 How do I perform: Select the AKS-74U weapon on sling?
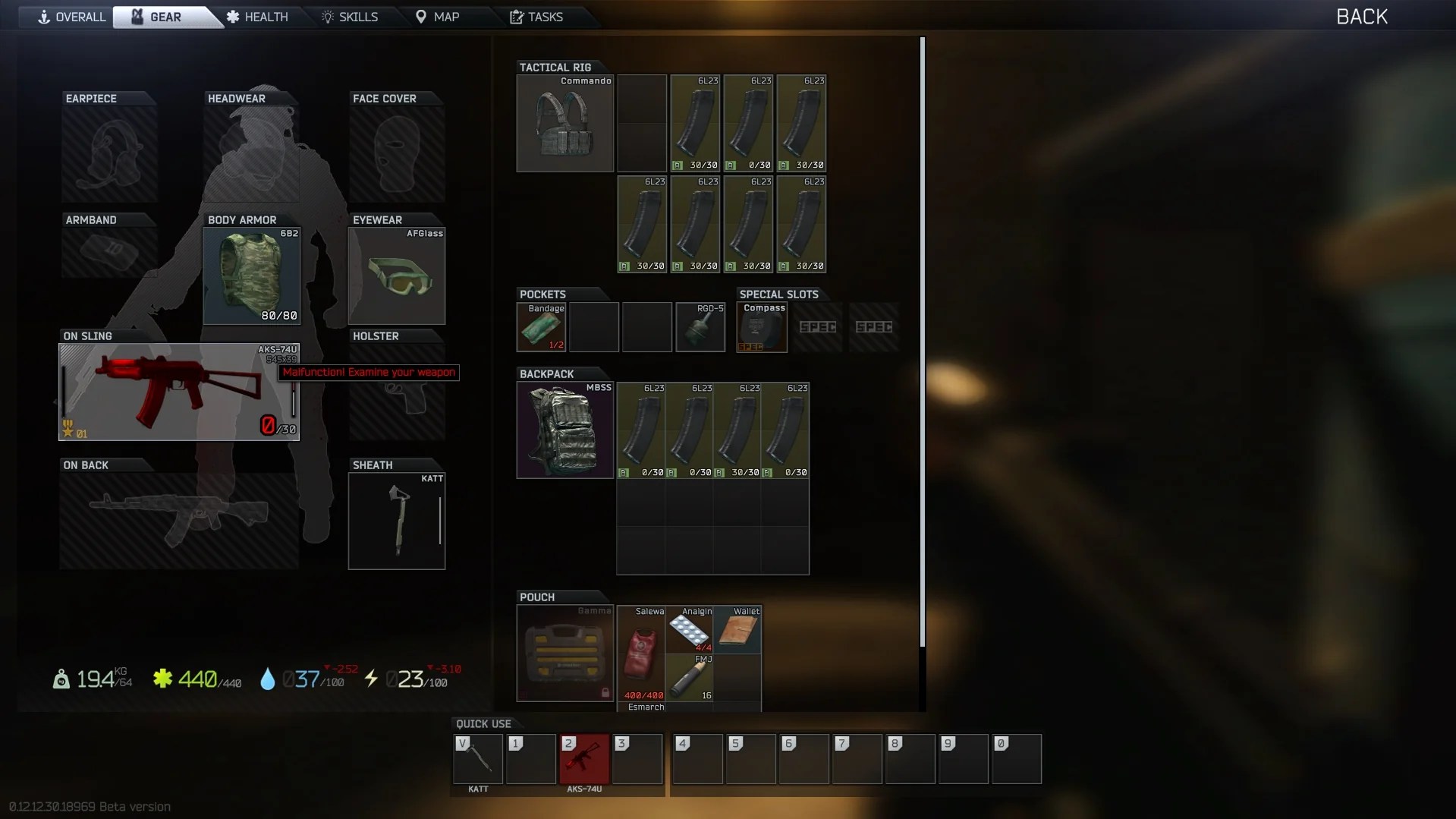click(x=178, y=391)
